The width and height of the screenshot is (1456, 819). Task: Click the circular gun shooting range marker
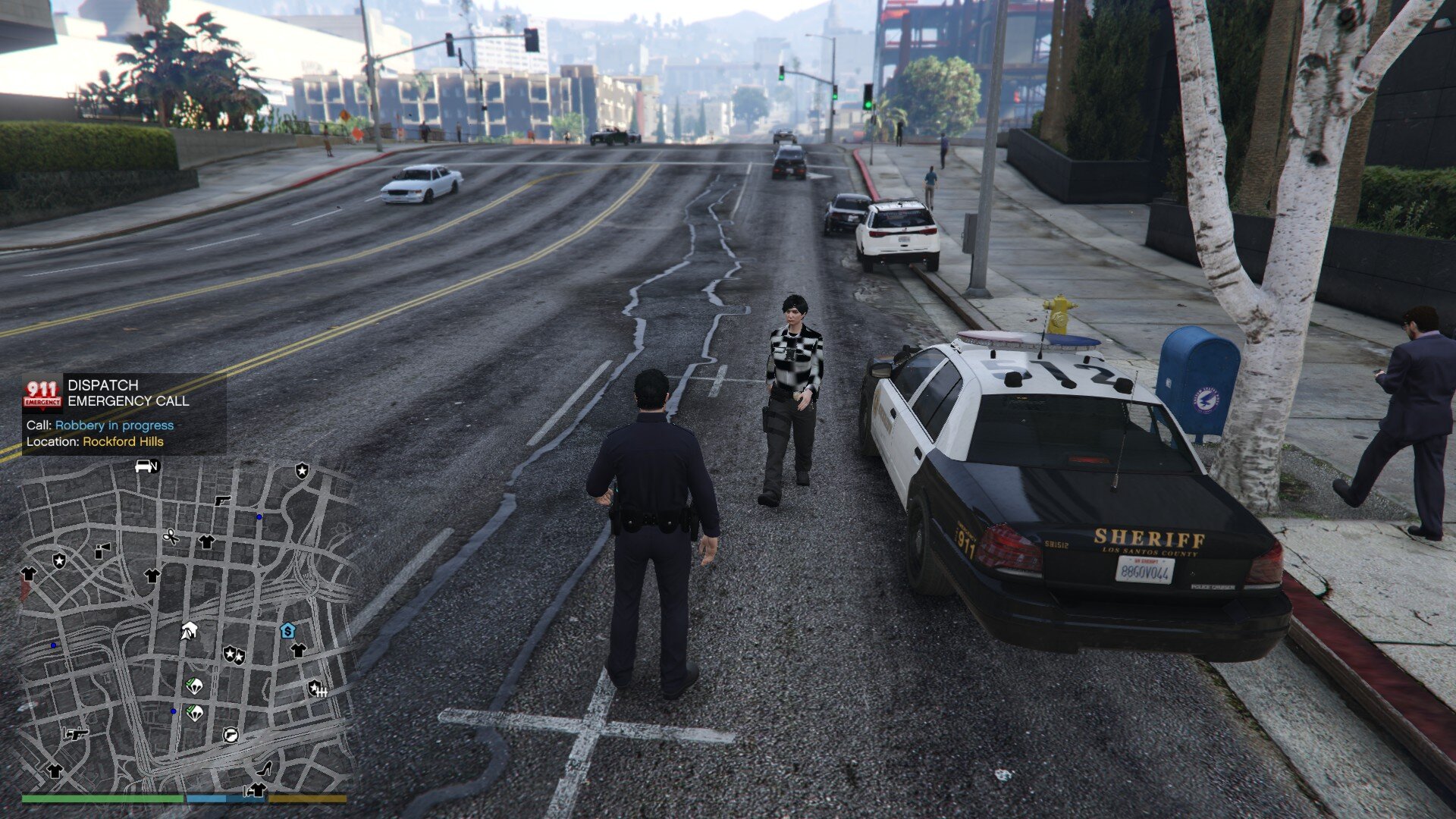click(231, 734)
